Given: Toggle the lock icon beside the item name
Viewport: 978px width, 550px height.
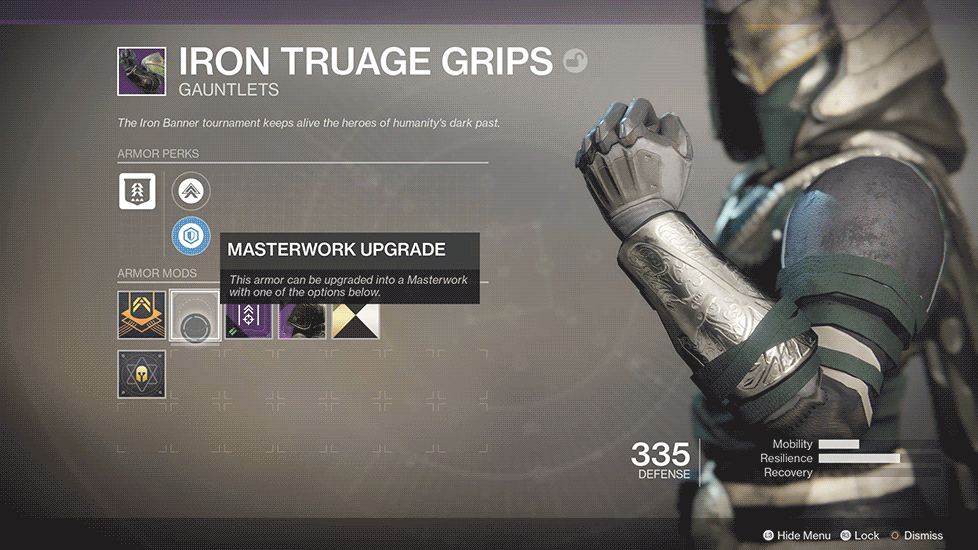Looking at the screenshot, I should [576, 63].
